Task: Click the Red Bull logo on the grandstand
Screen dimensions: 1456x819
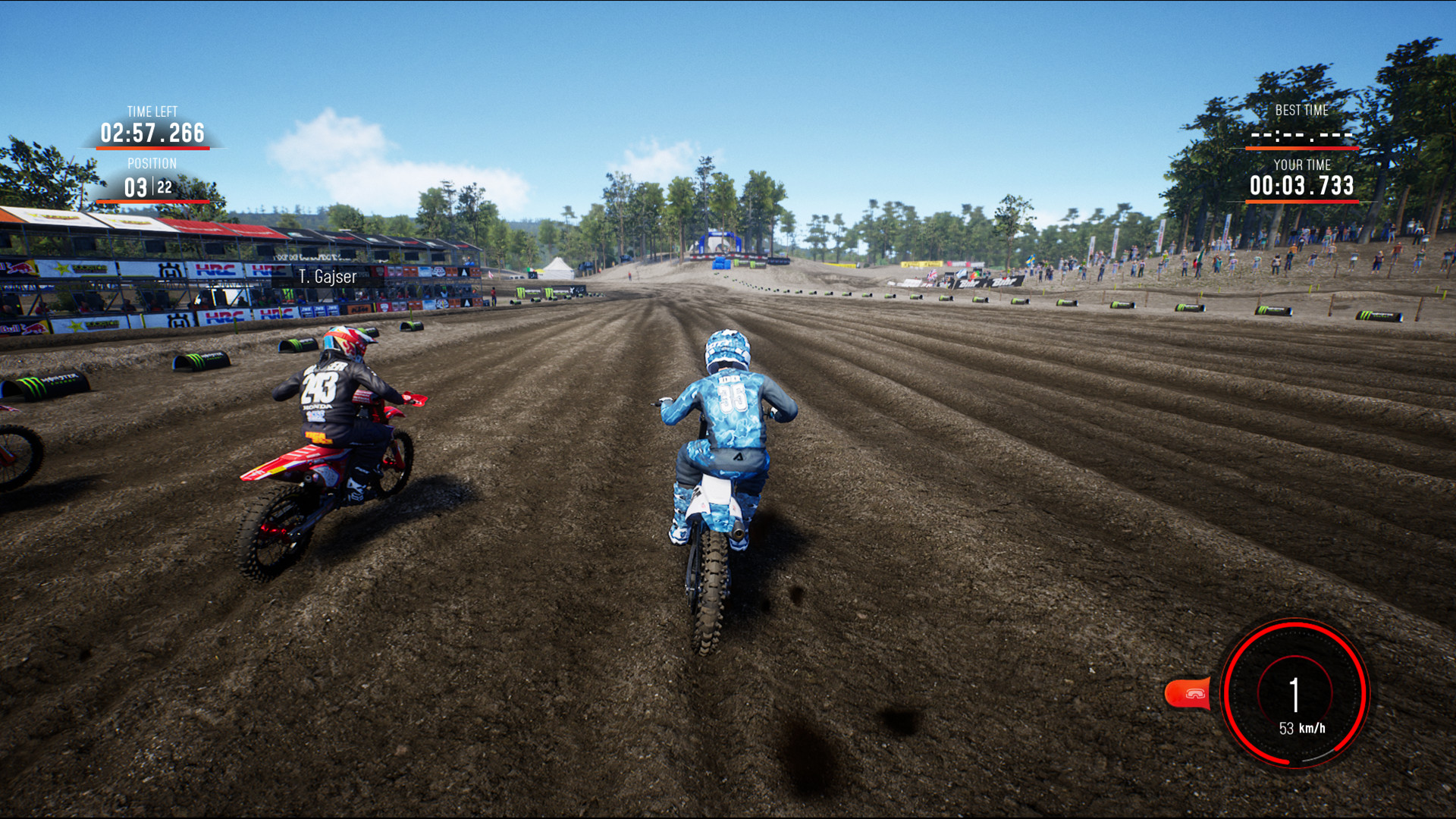Action: tap(20, 268)
